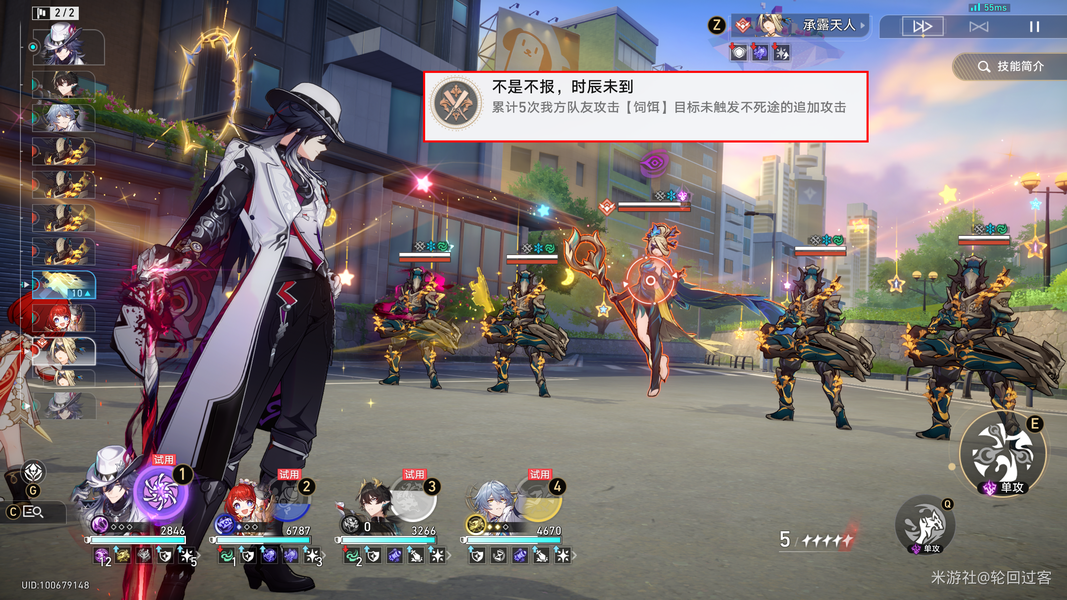Viewport: 1067px width, 600px height.
Task: Use the basic attack button with Q
Action: [x=923, y=522]
